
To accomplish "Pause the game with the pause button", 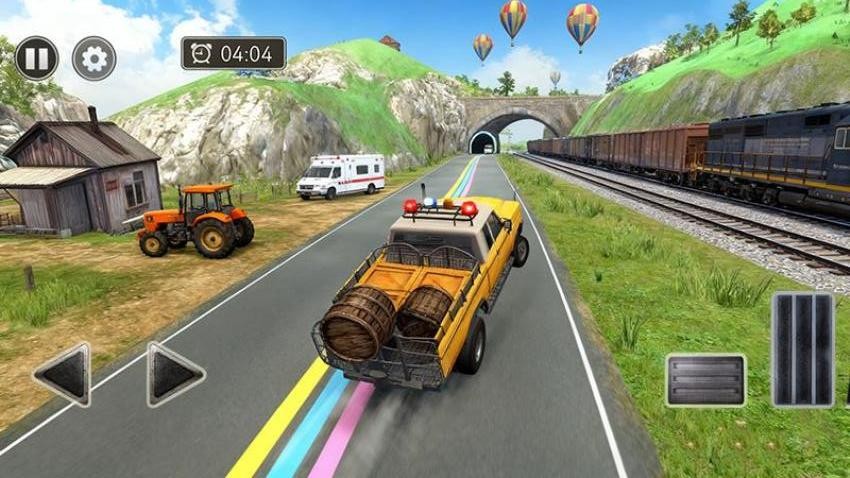I will (36, 58).
